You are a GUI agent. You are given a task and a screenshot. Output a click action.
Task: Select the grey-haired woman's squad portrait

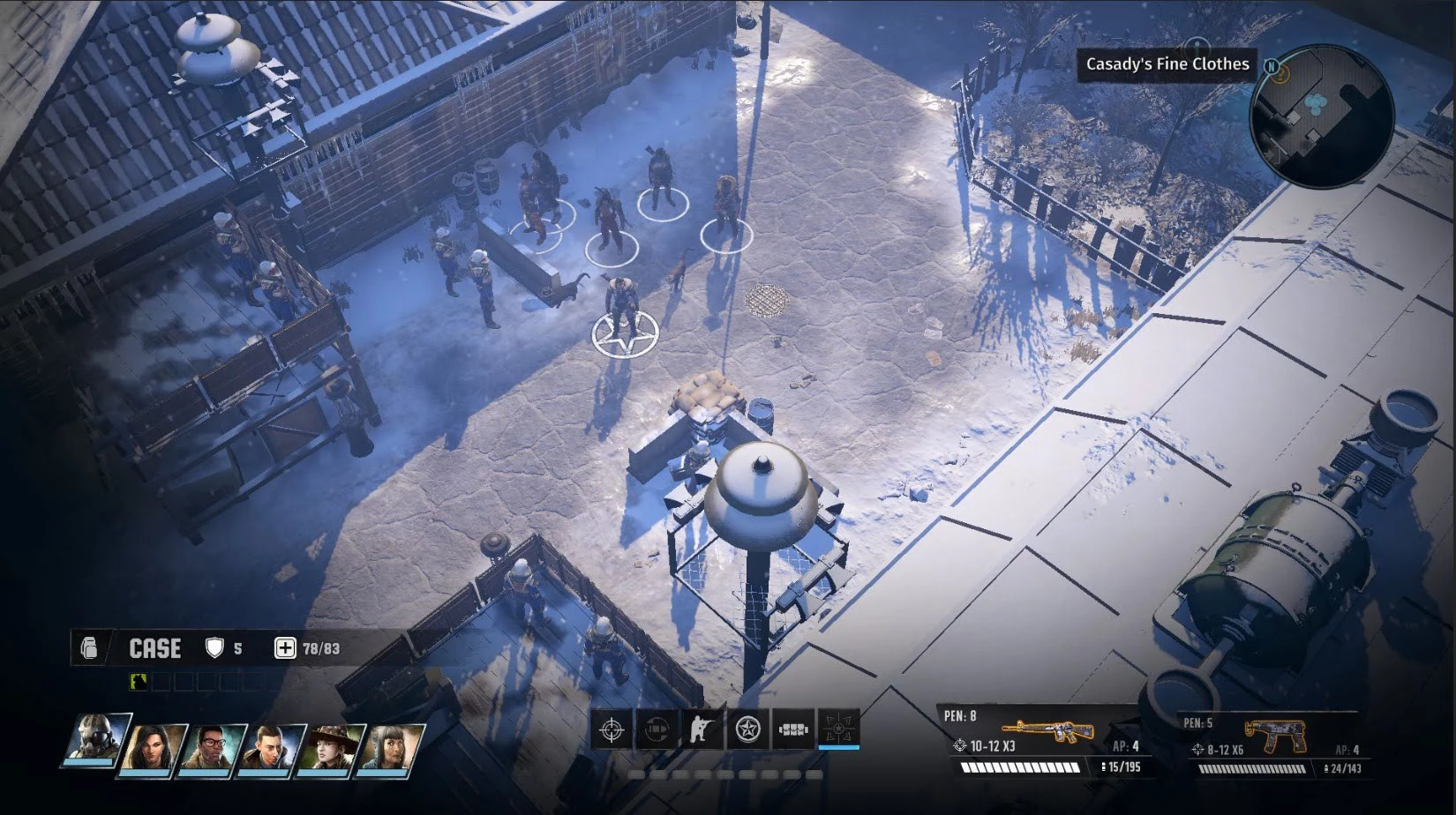tap(388, 749)
